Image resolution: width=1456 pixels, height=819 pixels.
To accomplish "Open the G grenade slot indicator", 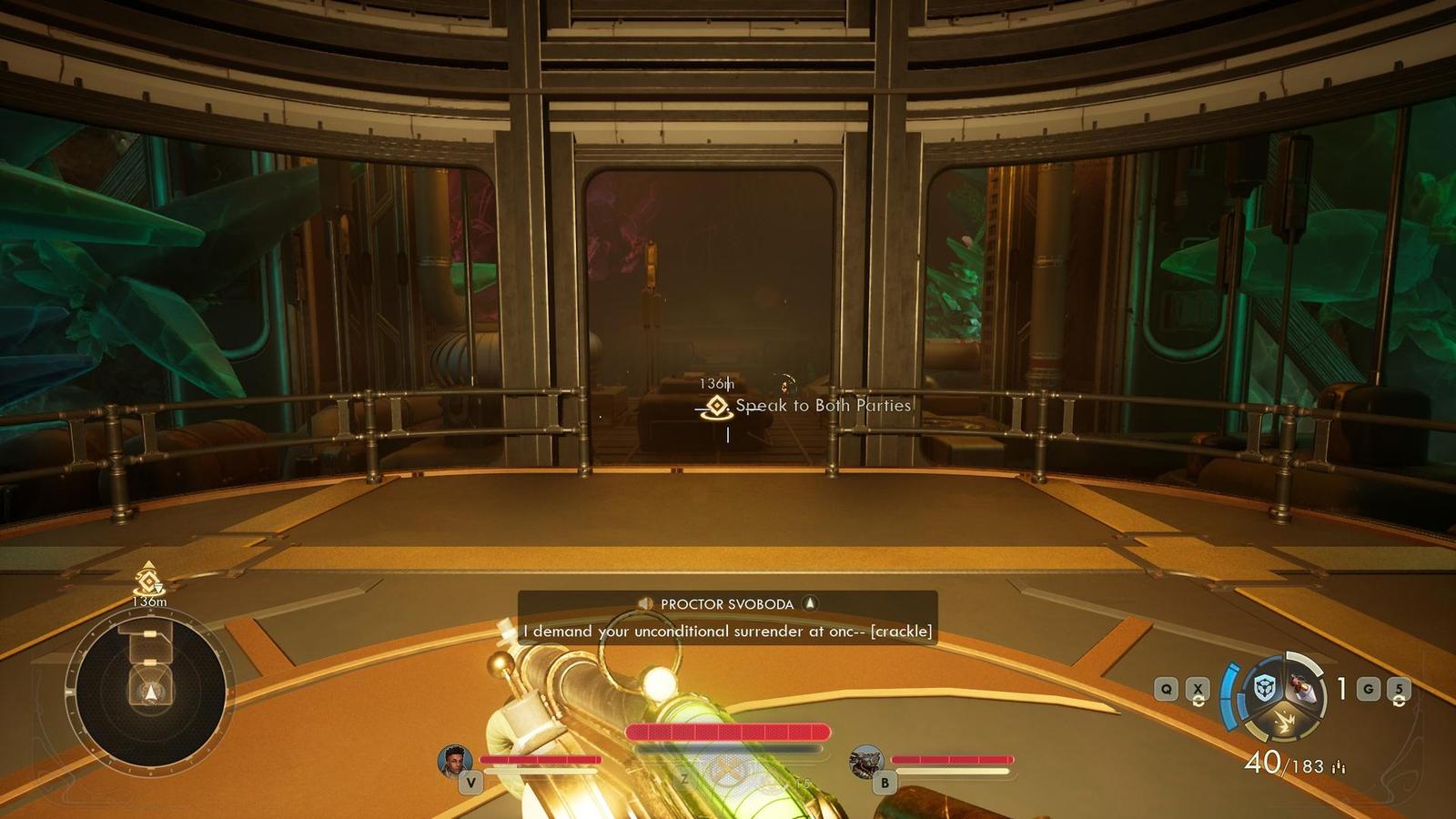I will point(1368,687).
